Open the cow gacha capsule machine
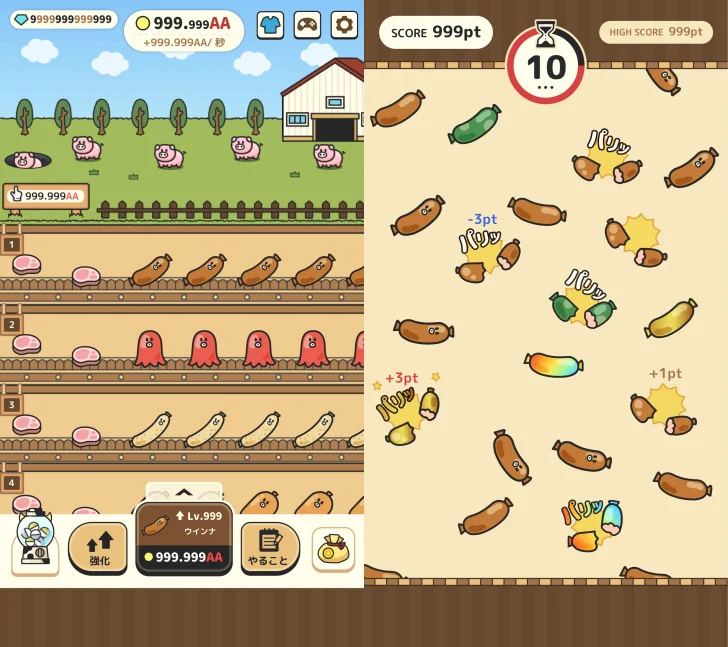 34,542
